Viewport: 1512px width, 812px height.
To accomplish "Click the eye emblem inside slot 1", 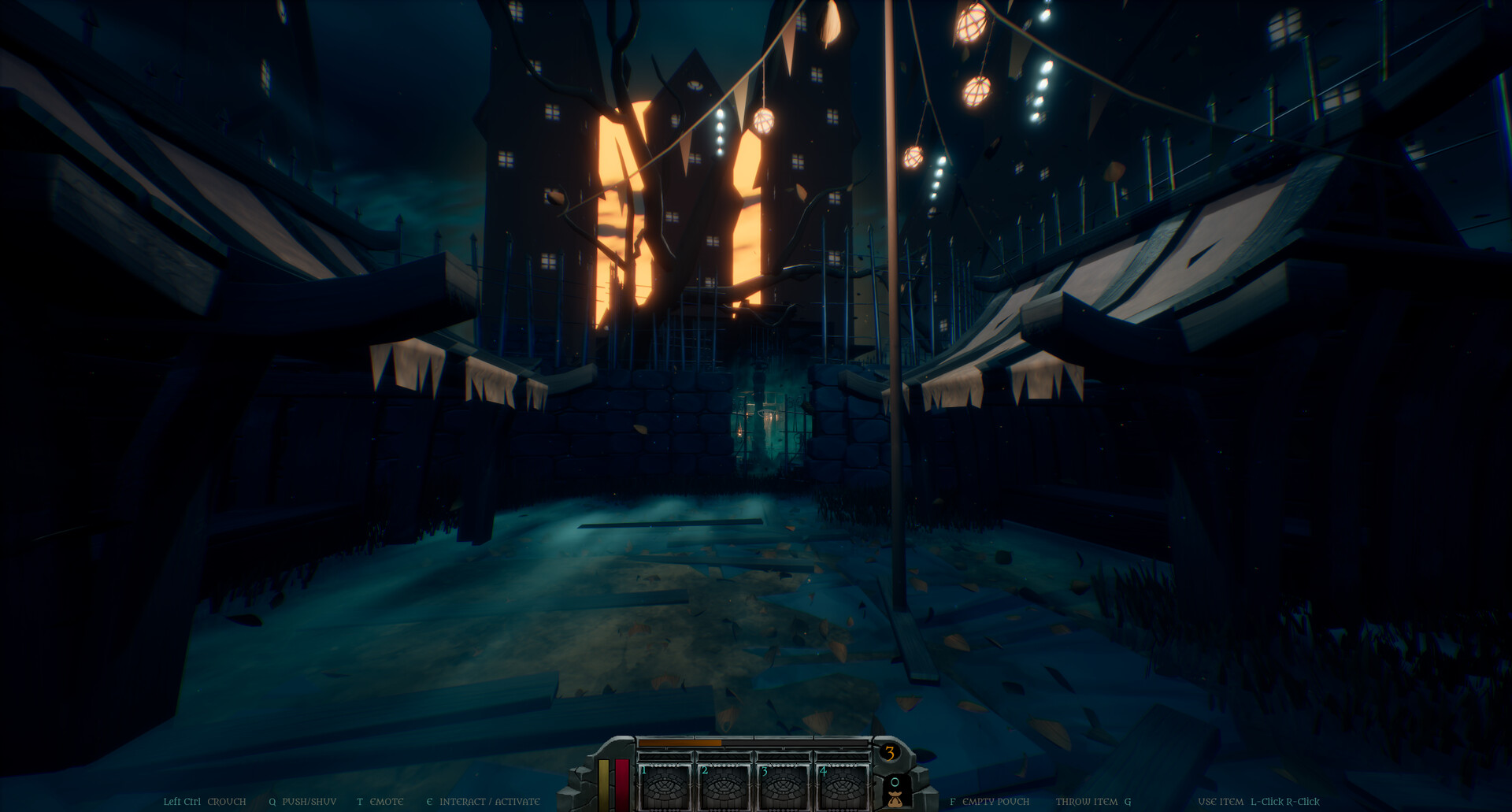I will (x=665, y=789).
